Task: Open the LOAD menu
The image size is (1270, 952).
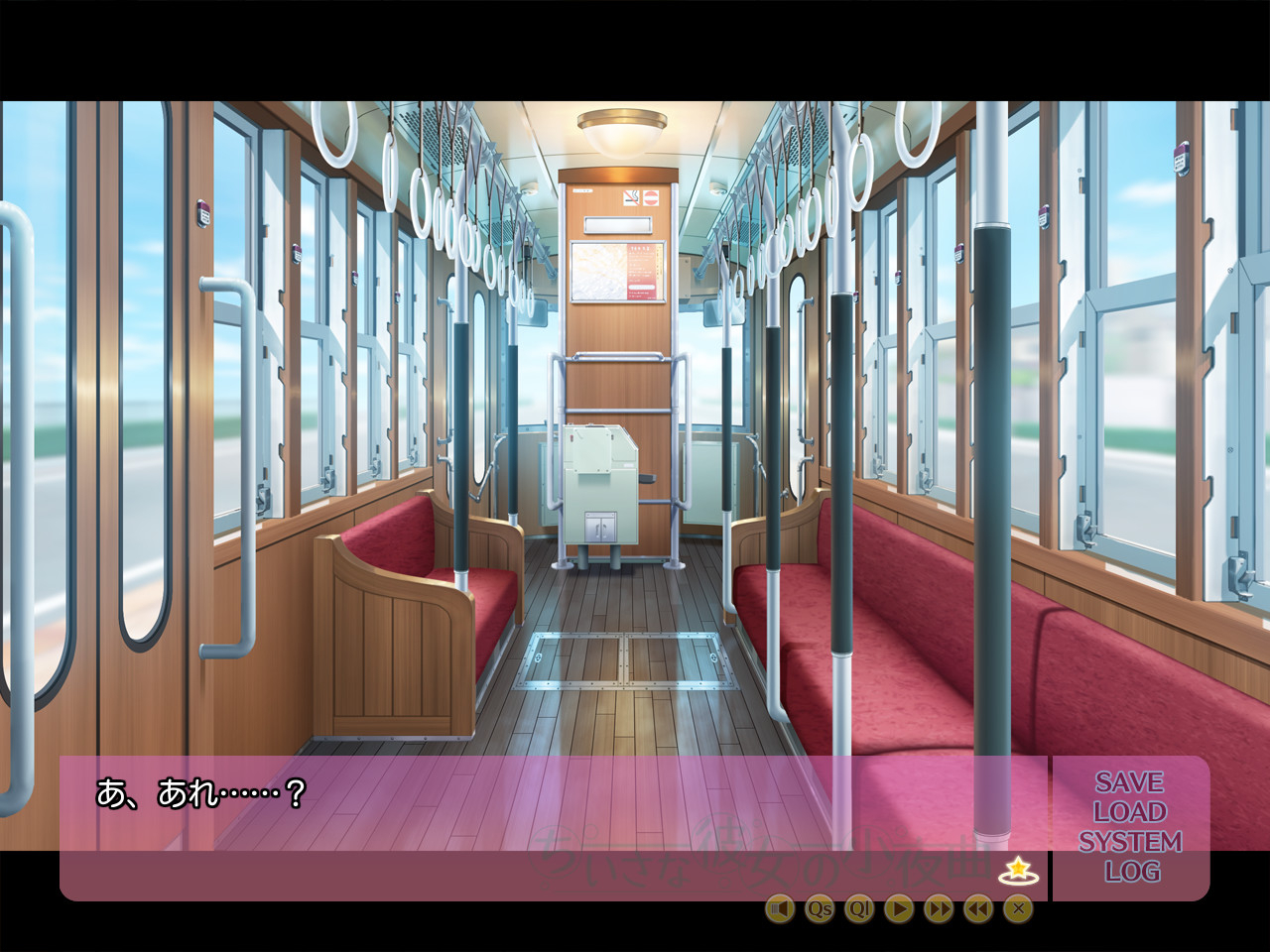Action: (x=1129, y=812)
